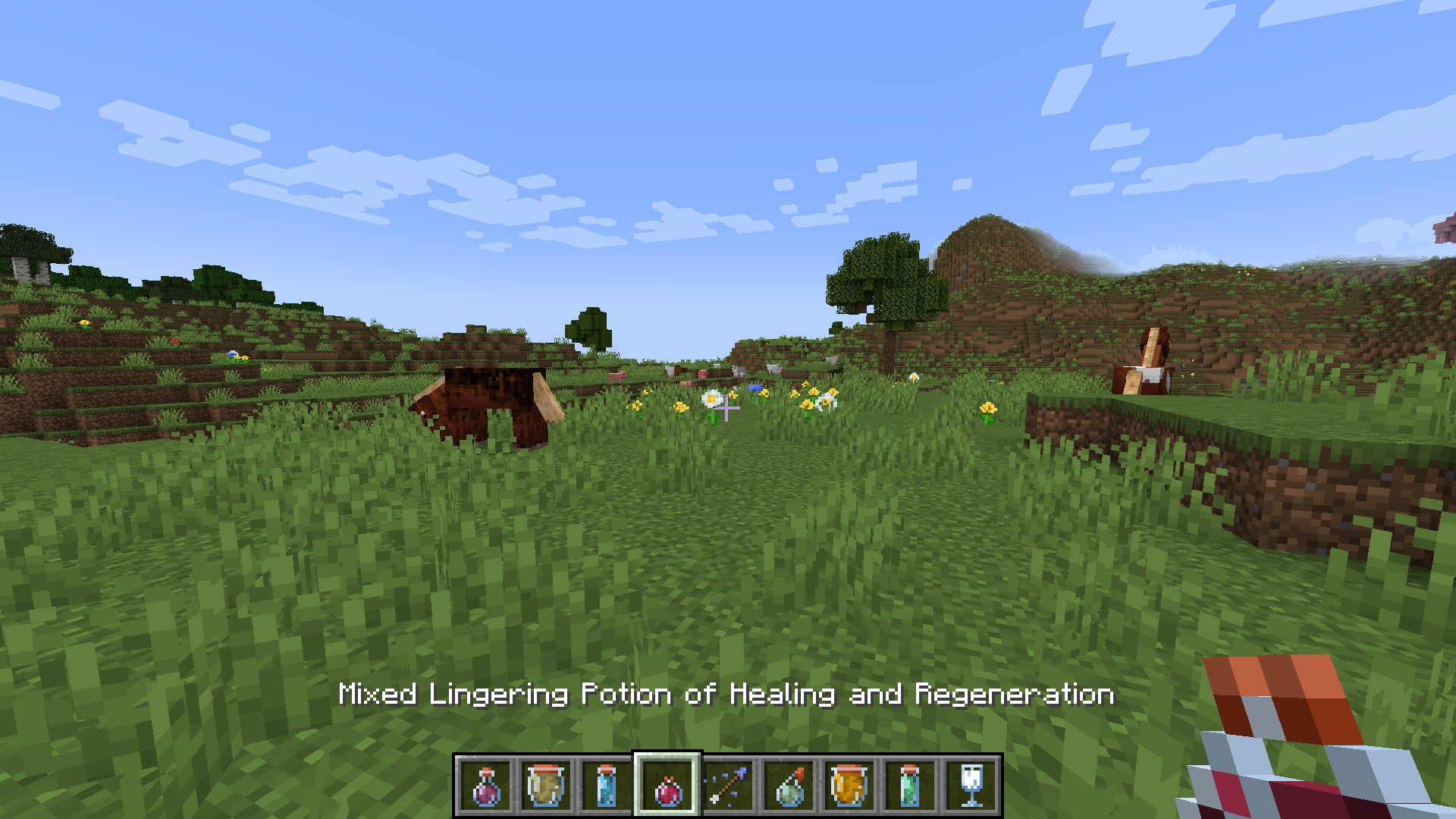Click the crosshair at the screen center
The height and width of the screenshot is (819, 1456).
click(728, 409)
